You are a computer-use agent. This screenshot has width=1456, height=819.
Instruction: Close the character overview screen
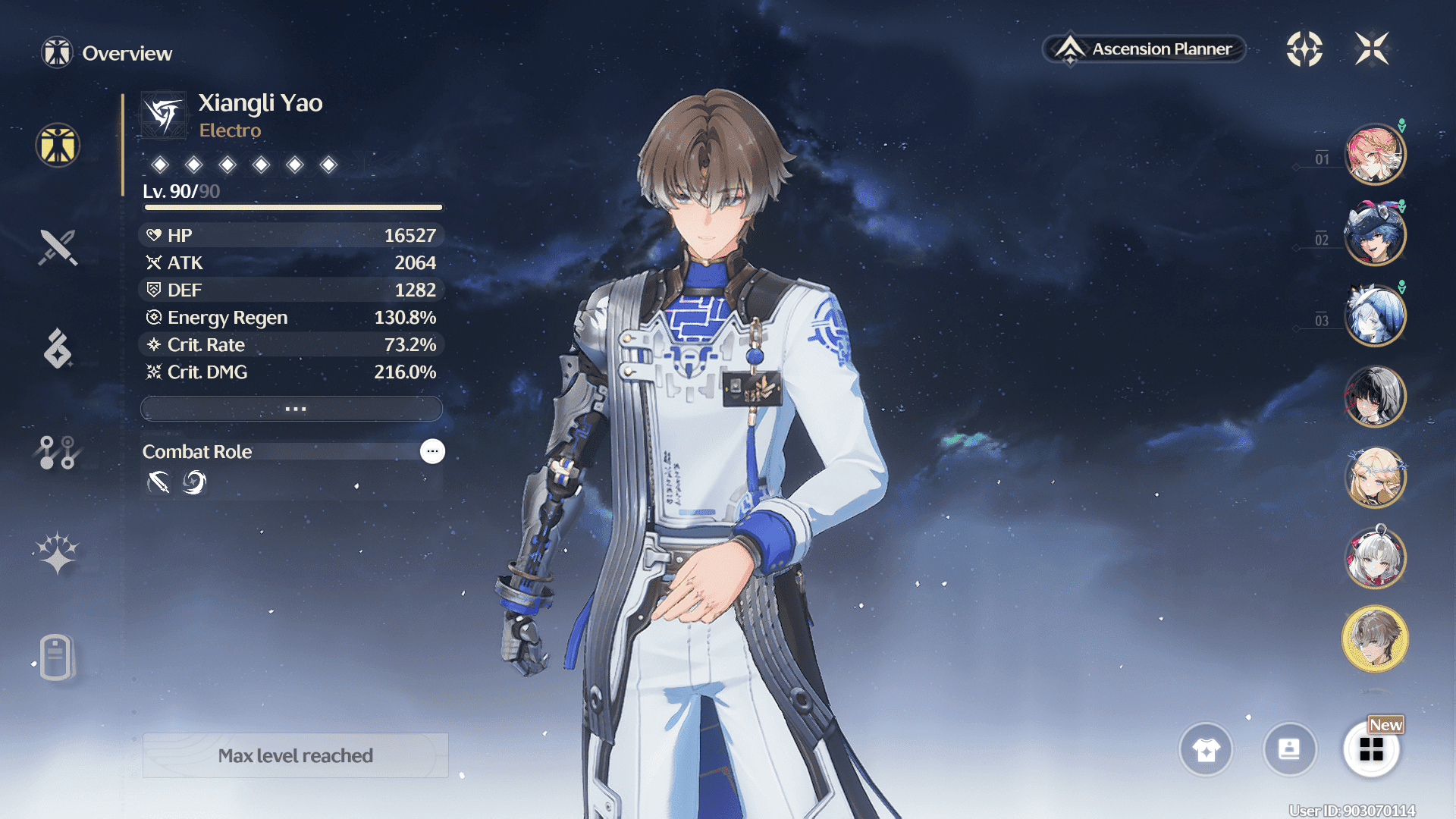1372,49
